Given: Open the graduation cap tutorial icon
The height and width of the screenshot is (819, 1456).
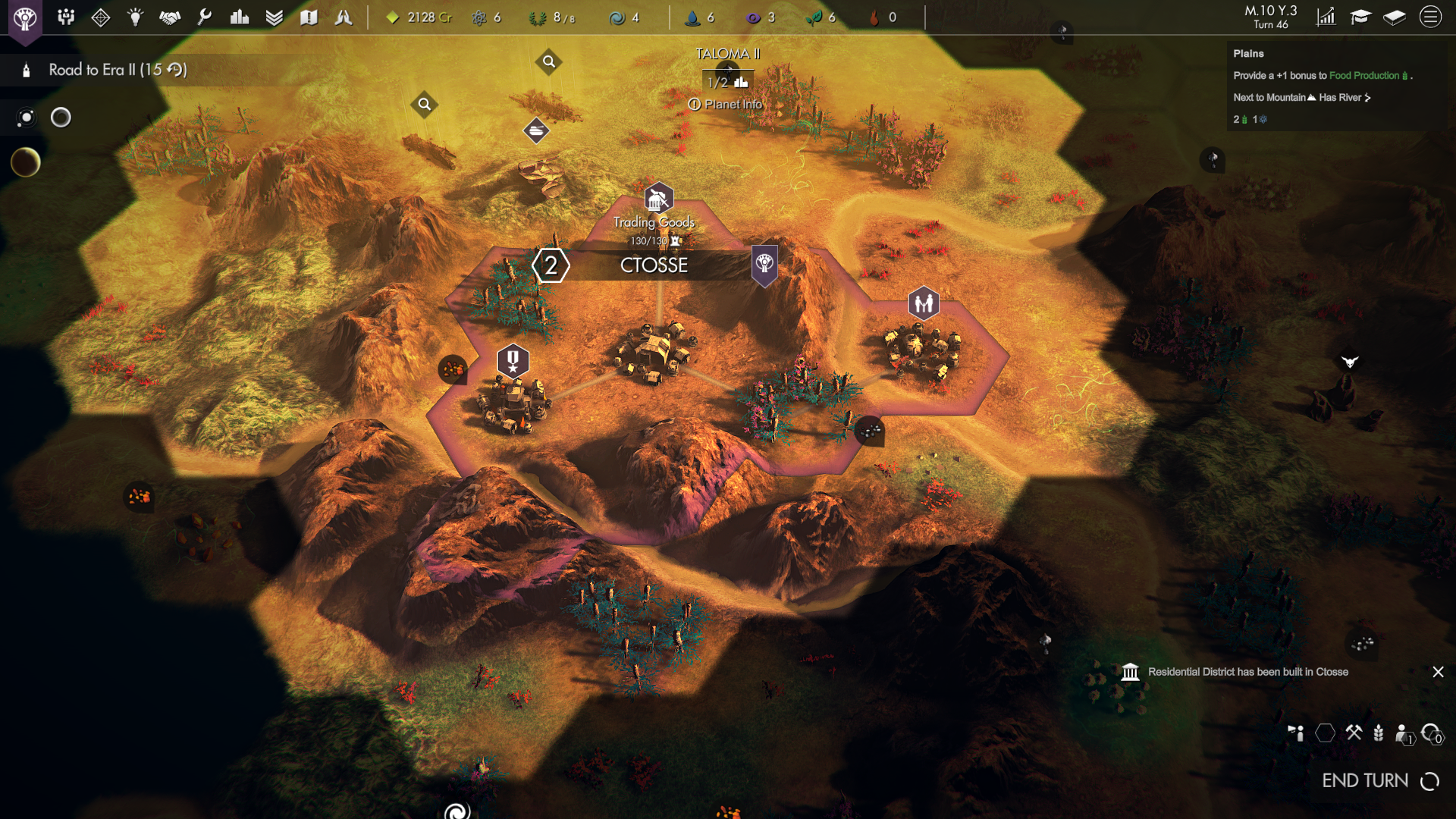Looking at the screenshot, I should tap(1360, 17).
